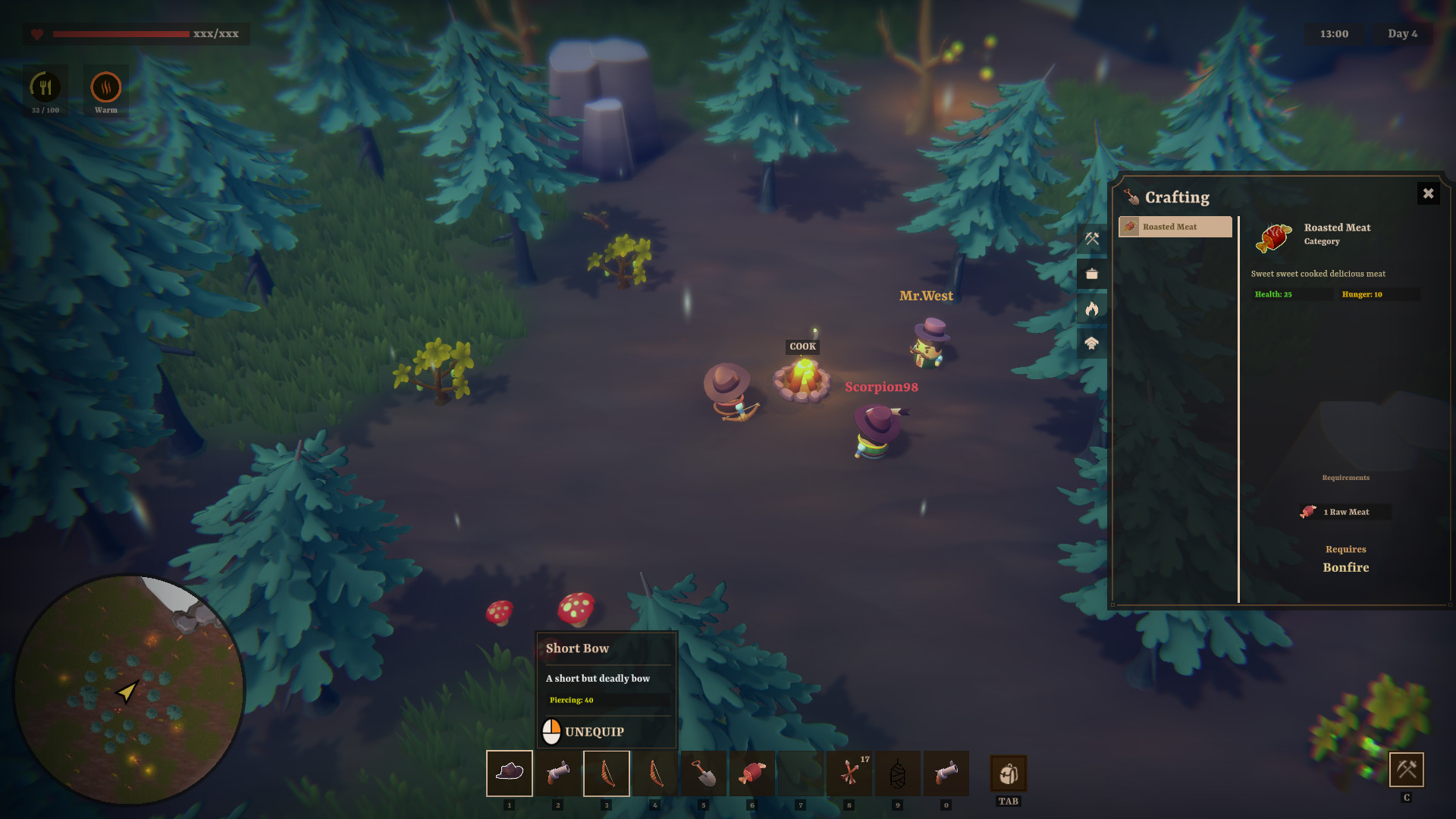
Task: Open the cooking pot crafting tab
Action: (1091, 274)
